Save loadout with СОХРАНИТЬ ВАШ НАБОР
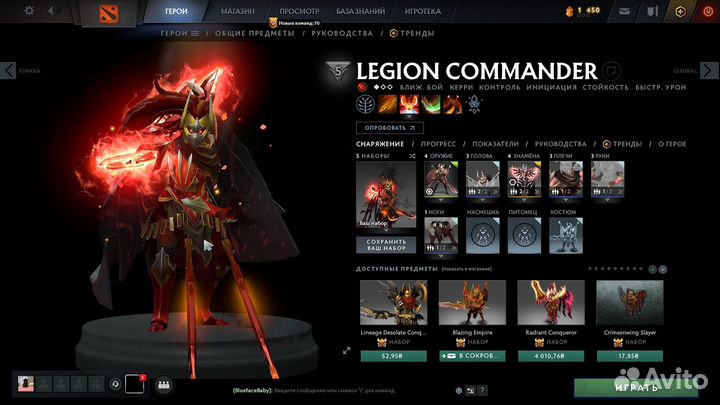The image size is (720, 405). click(x=386, y=245)
